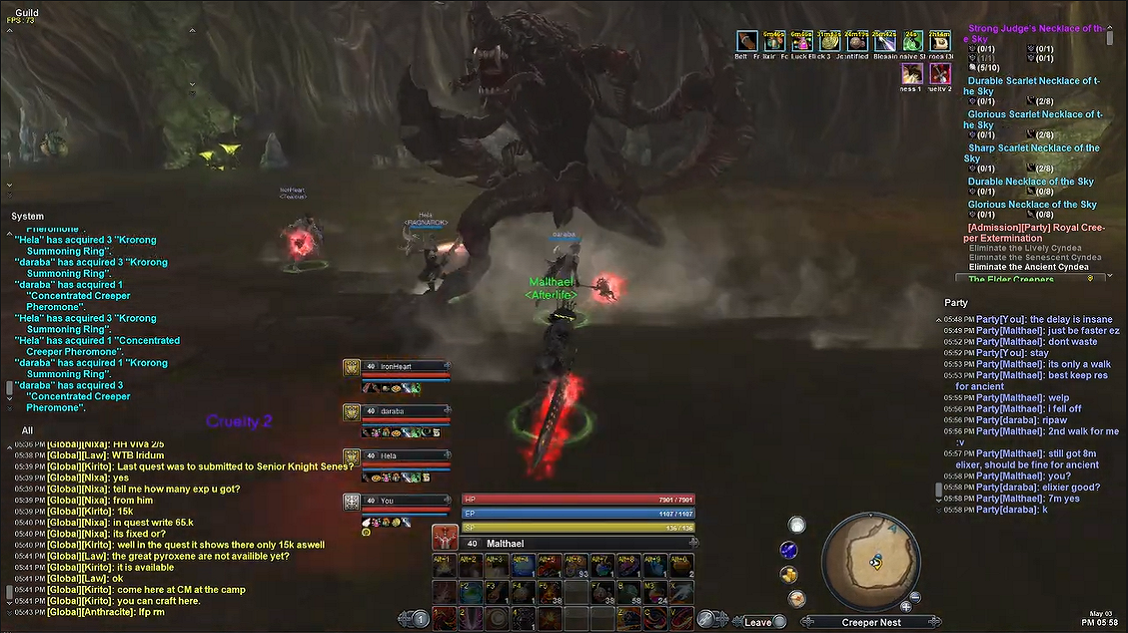Zoom in the minimap with plus button
Viewport: 1128px width, 633px height.
[x=905, y=606]
